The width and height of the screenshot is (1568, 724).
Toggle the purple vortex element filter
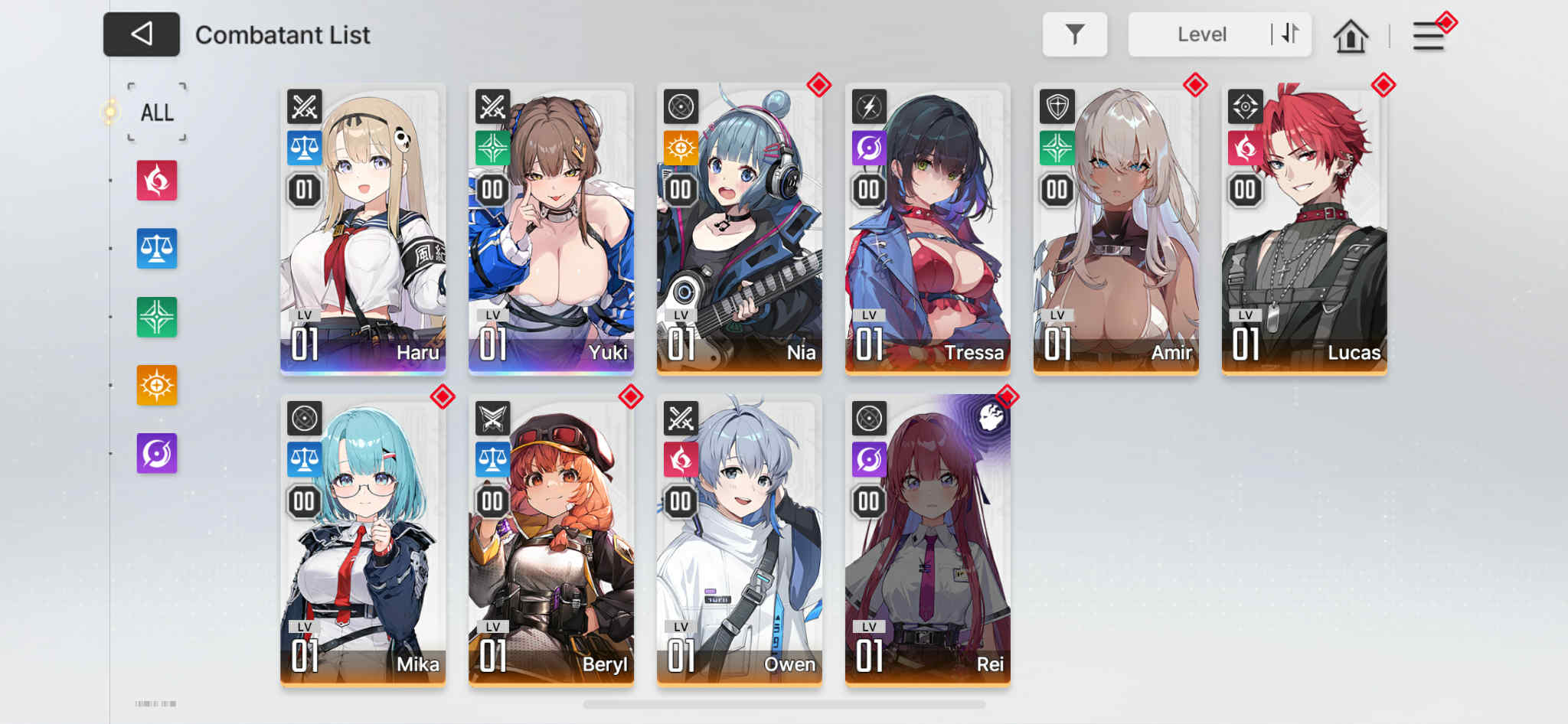pyautogui.click(x=156, y=452)
